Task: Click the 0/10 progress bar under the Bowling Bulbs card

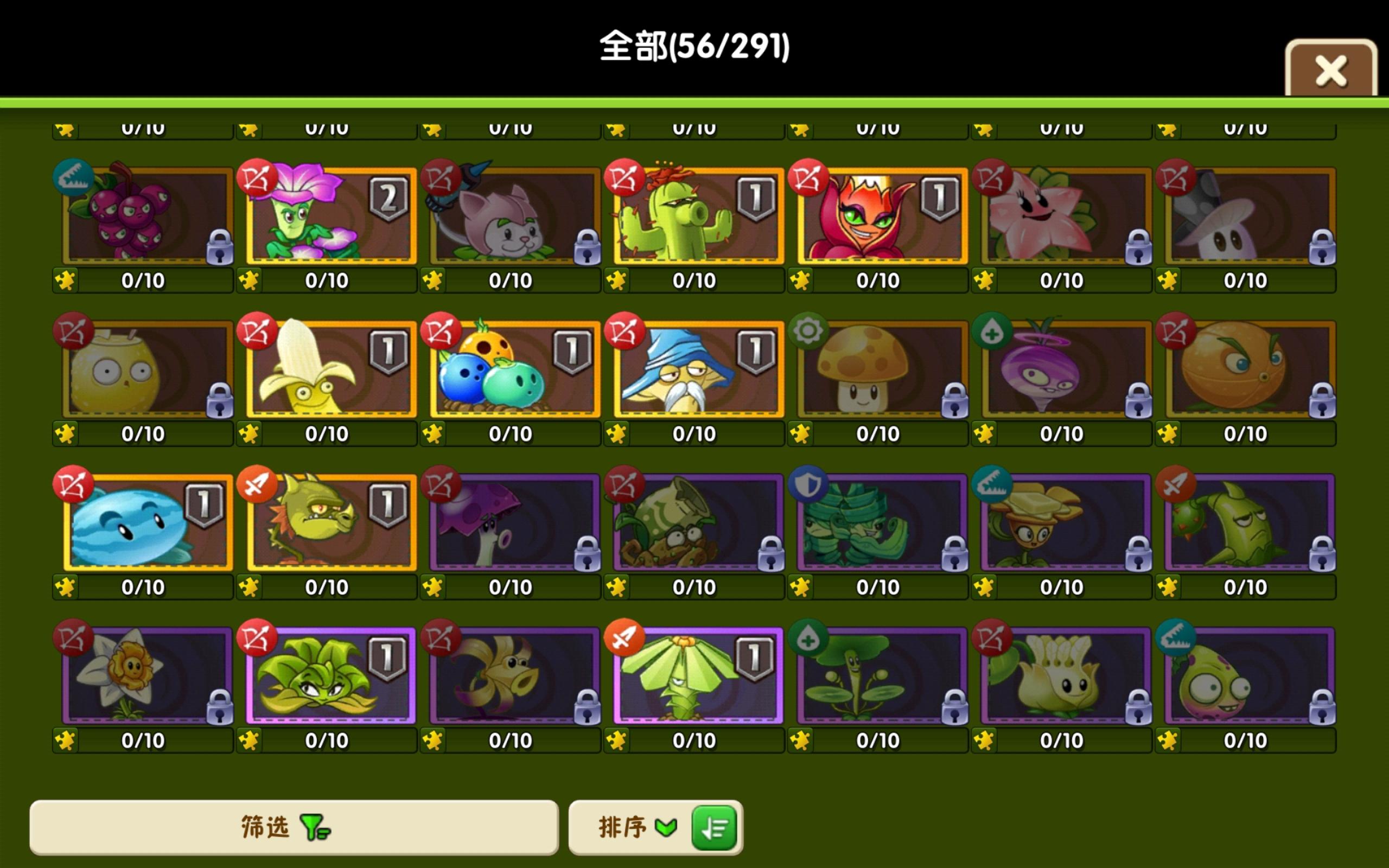Action: pyautogui.click(x=511, y=433)
